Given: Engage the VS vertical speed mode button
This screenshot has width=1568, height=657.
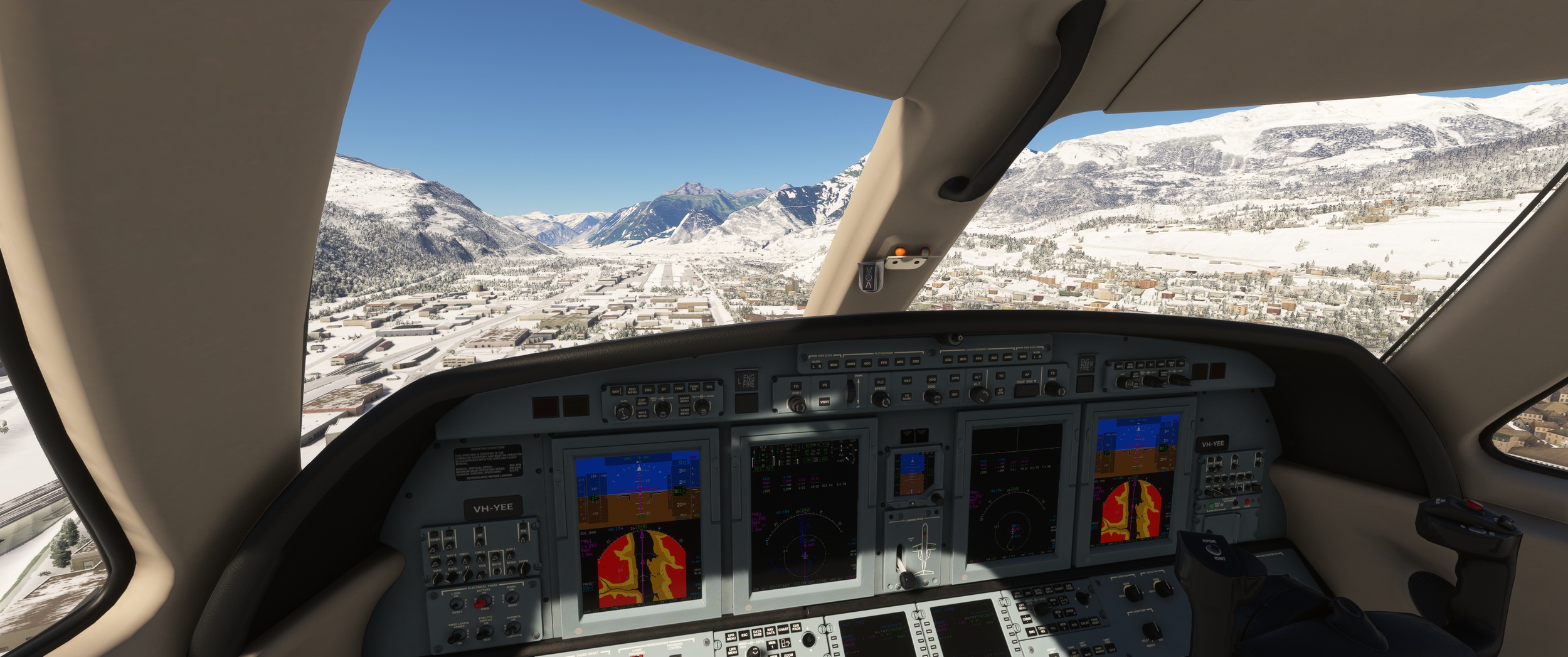Looking at the screenshot, I should (824, 385).
